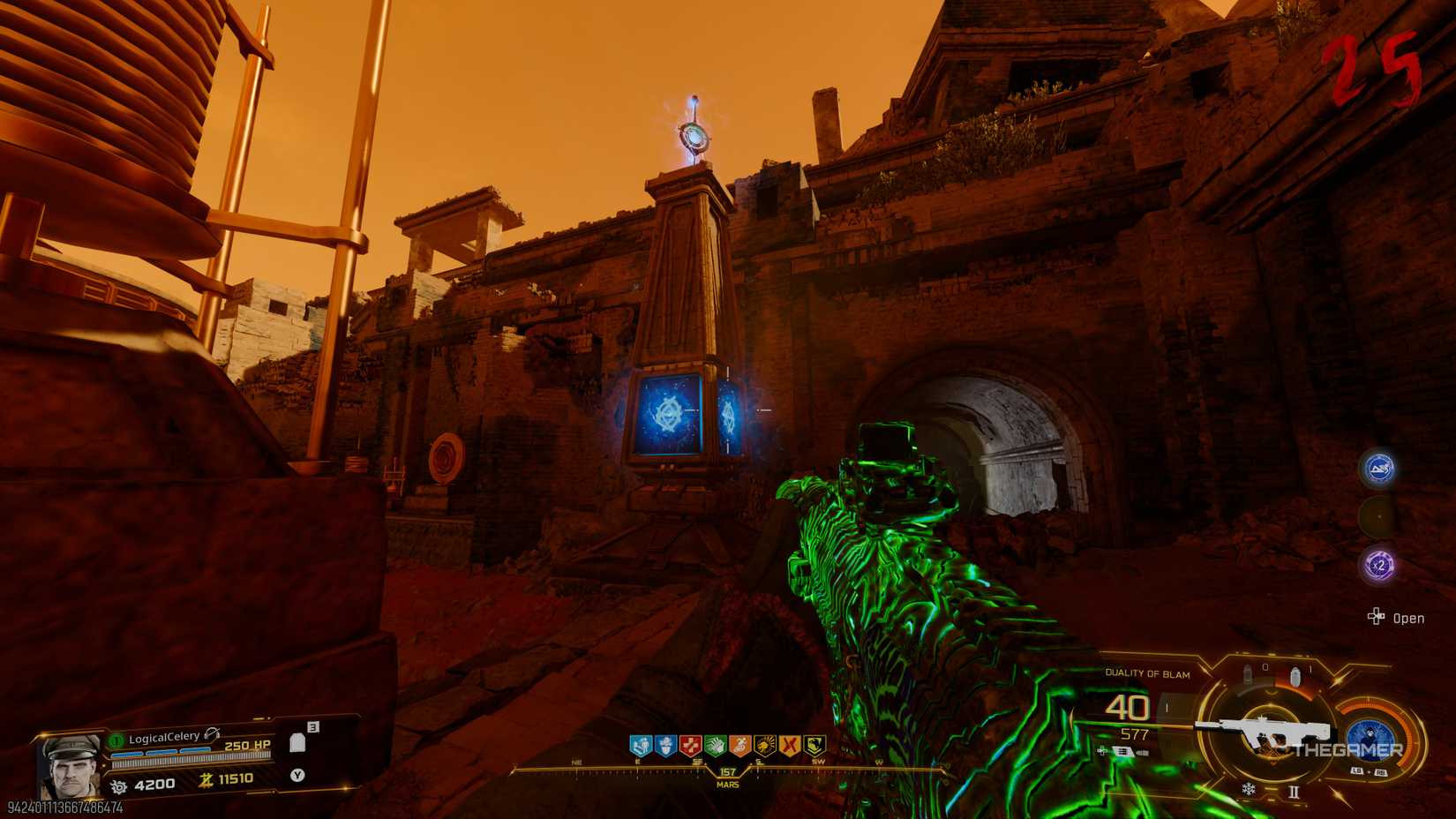Click the headset icon next to LogicalCelery
The height and width of the screenshot is (819, 1456).
212,734
